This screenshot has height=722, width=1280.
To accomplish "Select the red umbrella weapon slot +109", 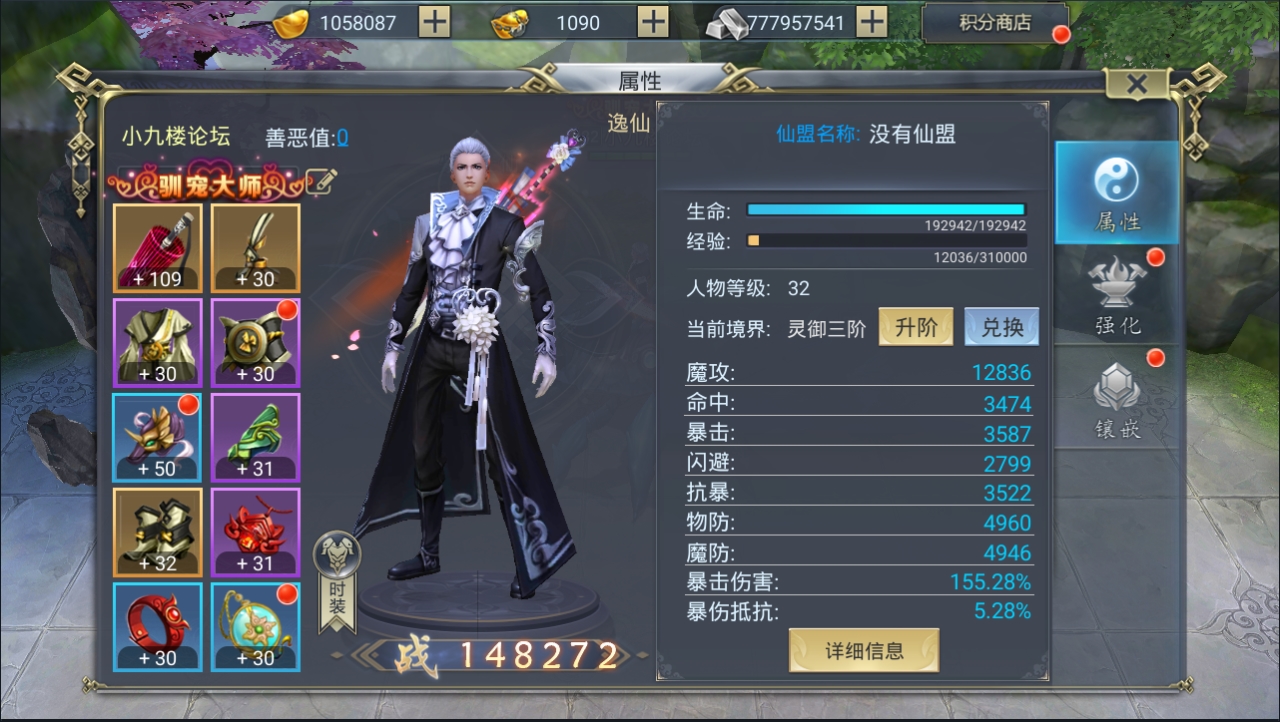I will pos(157,248).
